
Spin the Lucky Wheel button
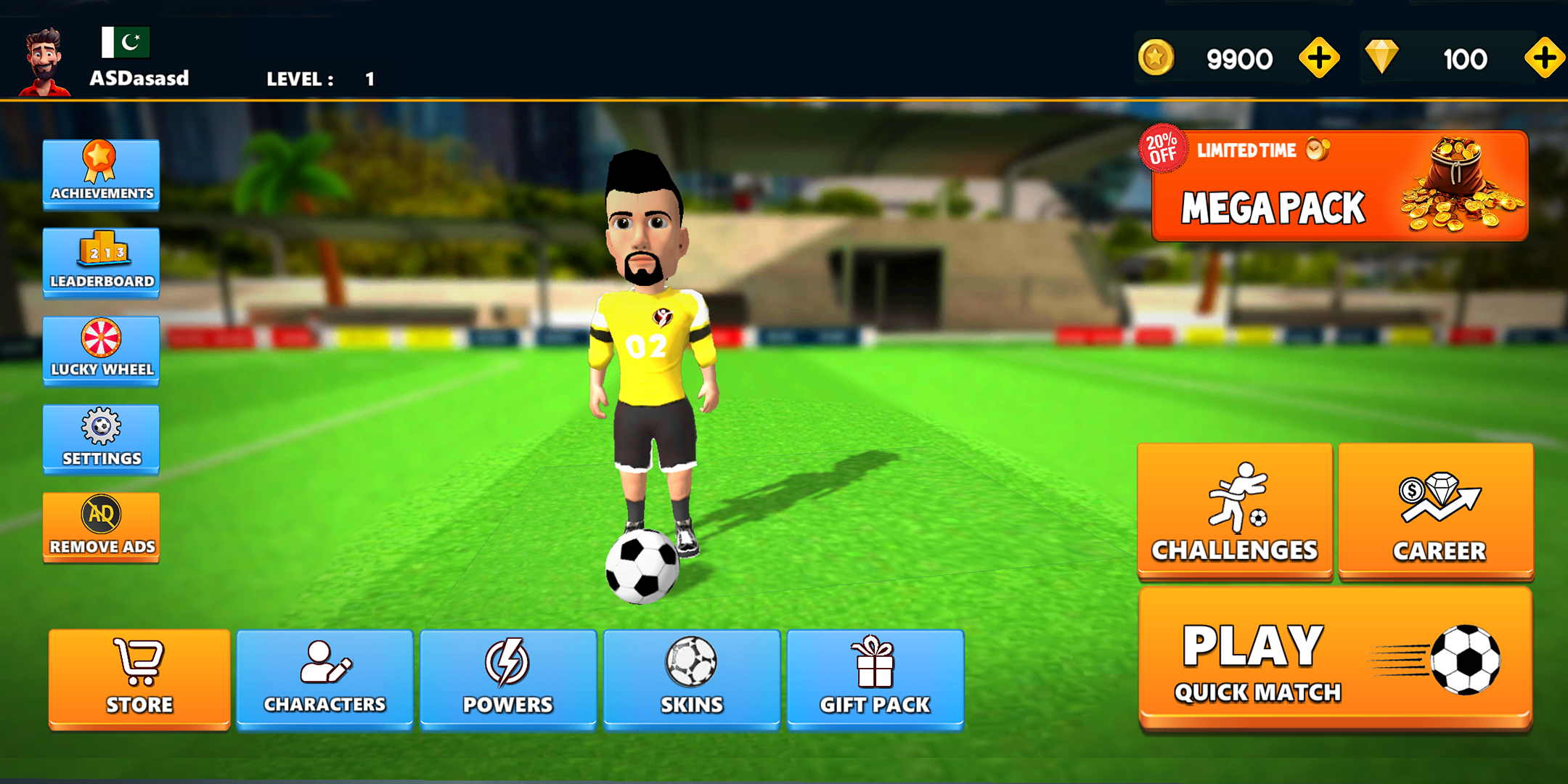[101, 350]
